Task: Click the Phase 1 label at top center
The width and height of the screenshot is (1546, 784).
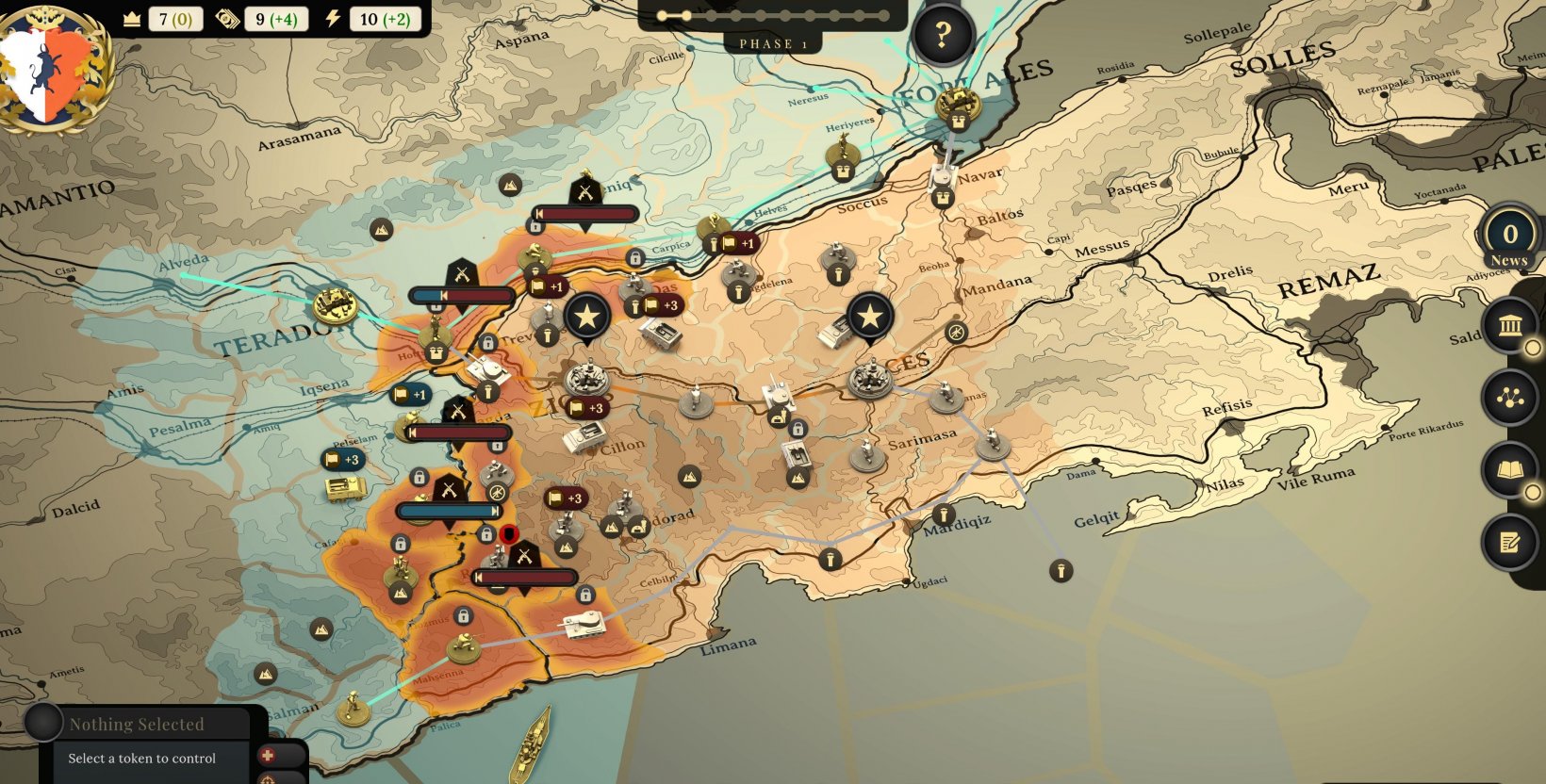Action: 771,43
